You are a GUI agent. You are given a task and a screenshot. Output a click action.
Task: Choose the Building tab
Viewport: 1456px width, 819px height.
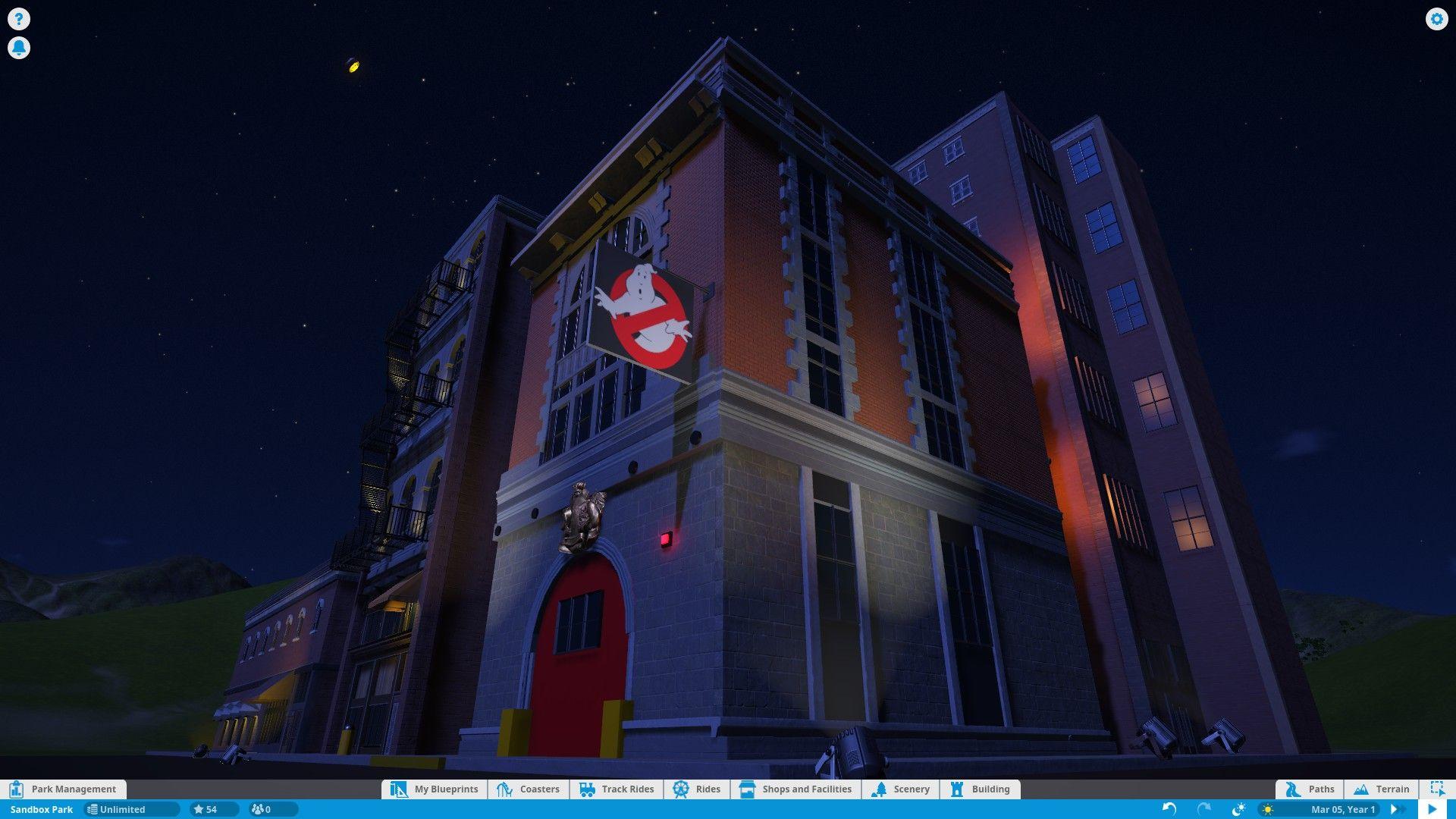click(x=980, y=789)
